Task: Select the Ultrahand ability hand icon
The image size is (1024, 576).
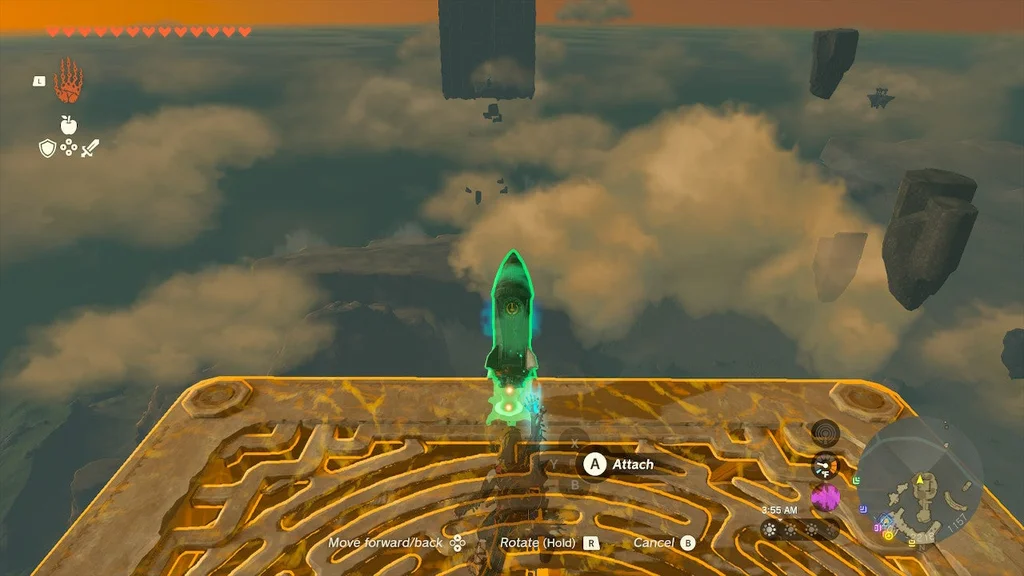Action: (x=68, y=81)
